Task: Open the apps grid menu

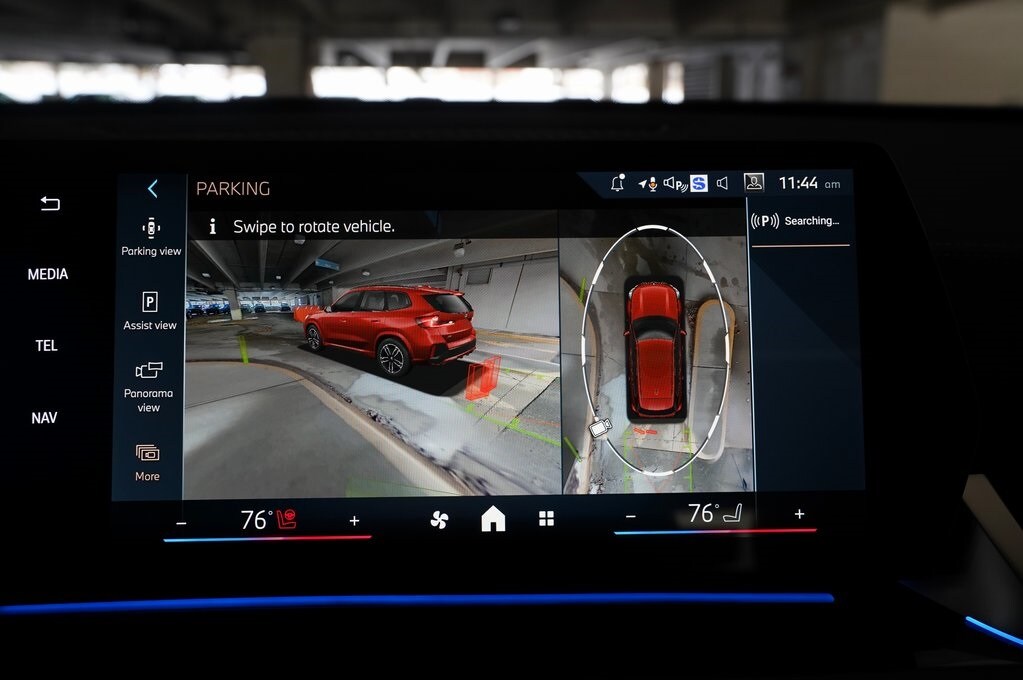Action: (x=546, y=518)
